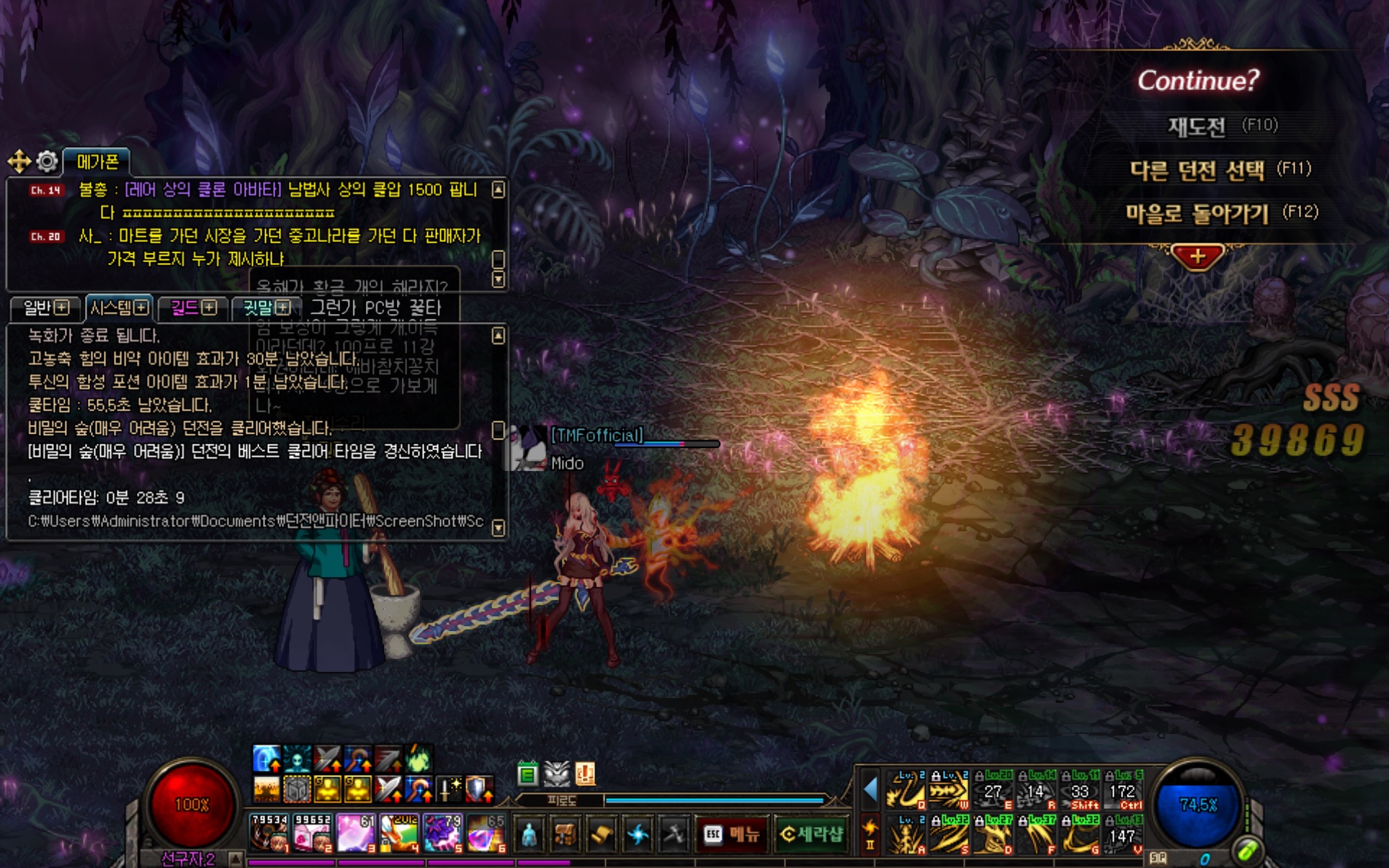Open the quest scroll icon
The height and width of the screenshot is (868, 1389).
coord(602,834)
